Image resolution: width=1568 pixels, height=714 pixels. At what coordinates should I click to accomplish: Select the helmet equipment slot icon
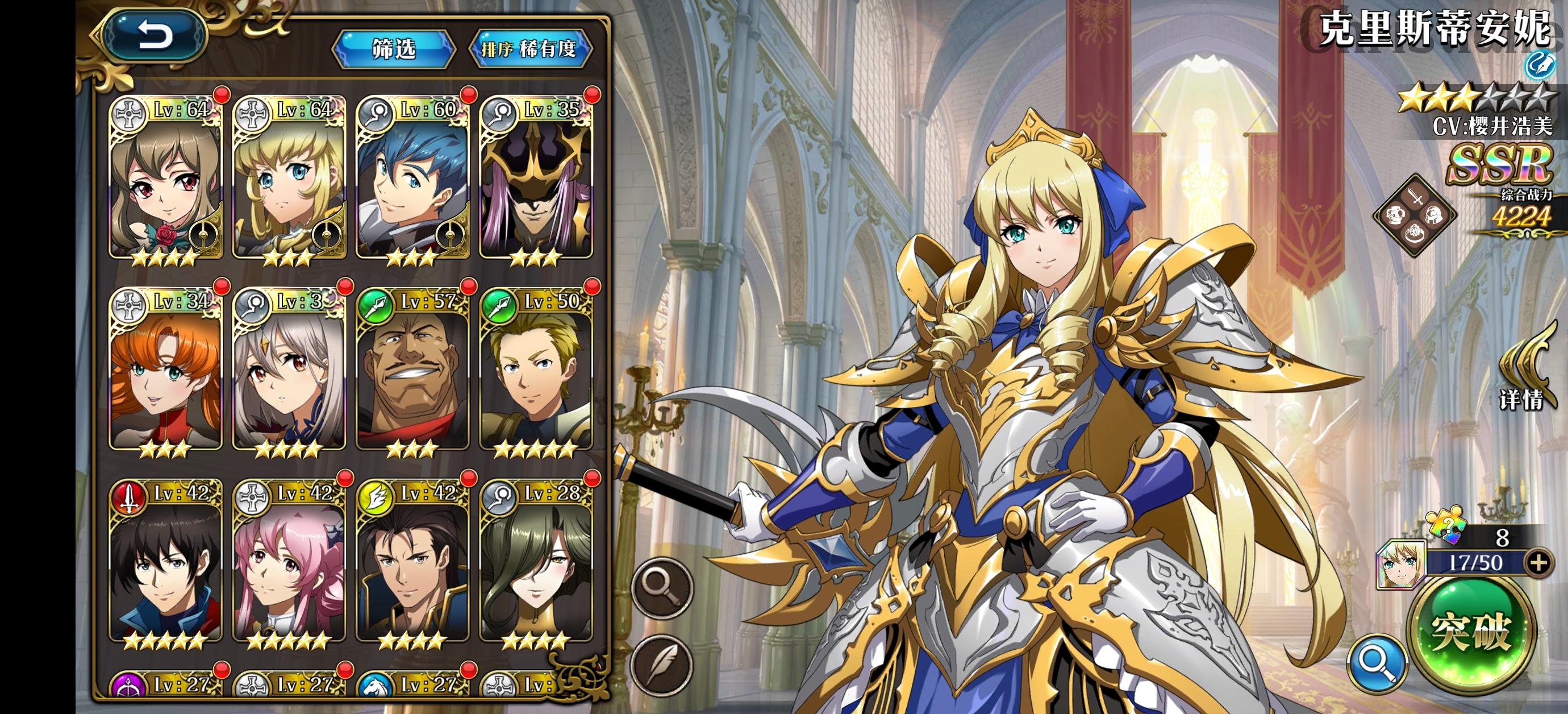pos(1434,216)
